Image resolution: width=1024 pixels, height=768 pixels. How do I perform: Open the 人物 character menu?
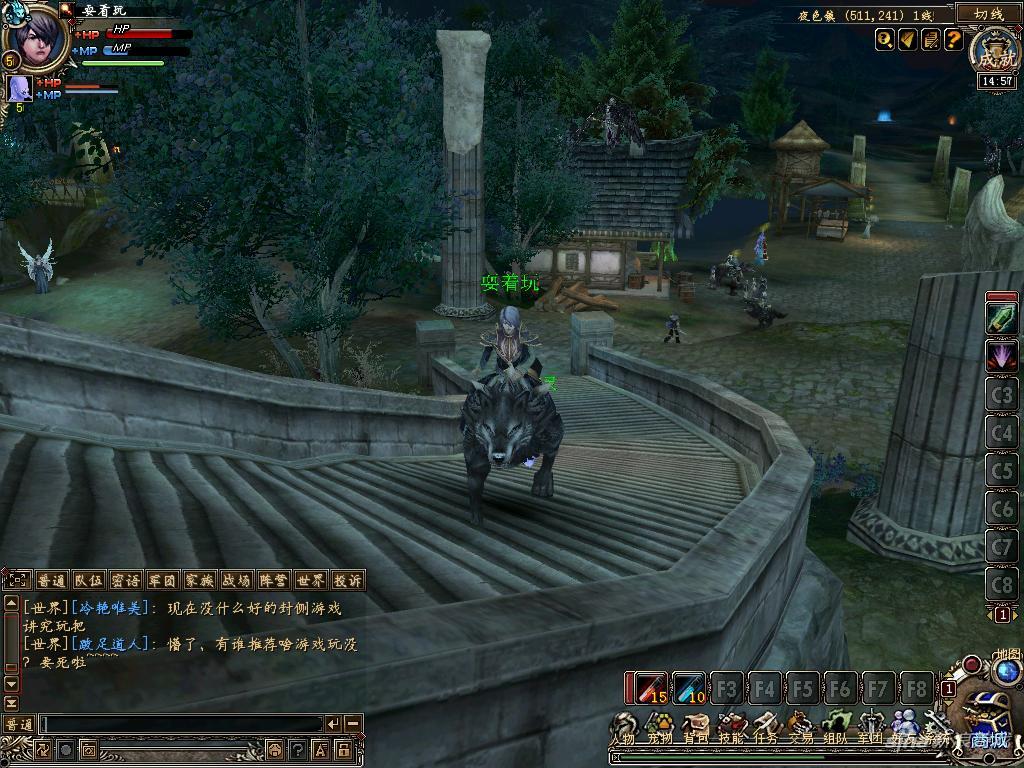click(626, 728)
